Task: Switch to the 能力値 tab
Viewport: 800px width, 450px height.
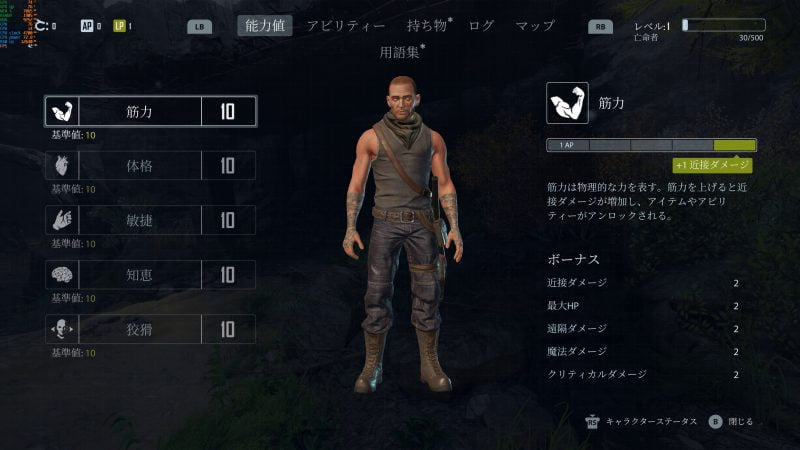Action: tap(265, 25)
